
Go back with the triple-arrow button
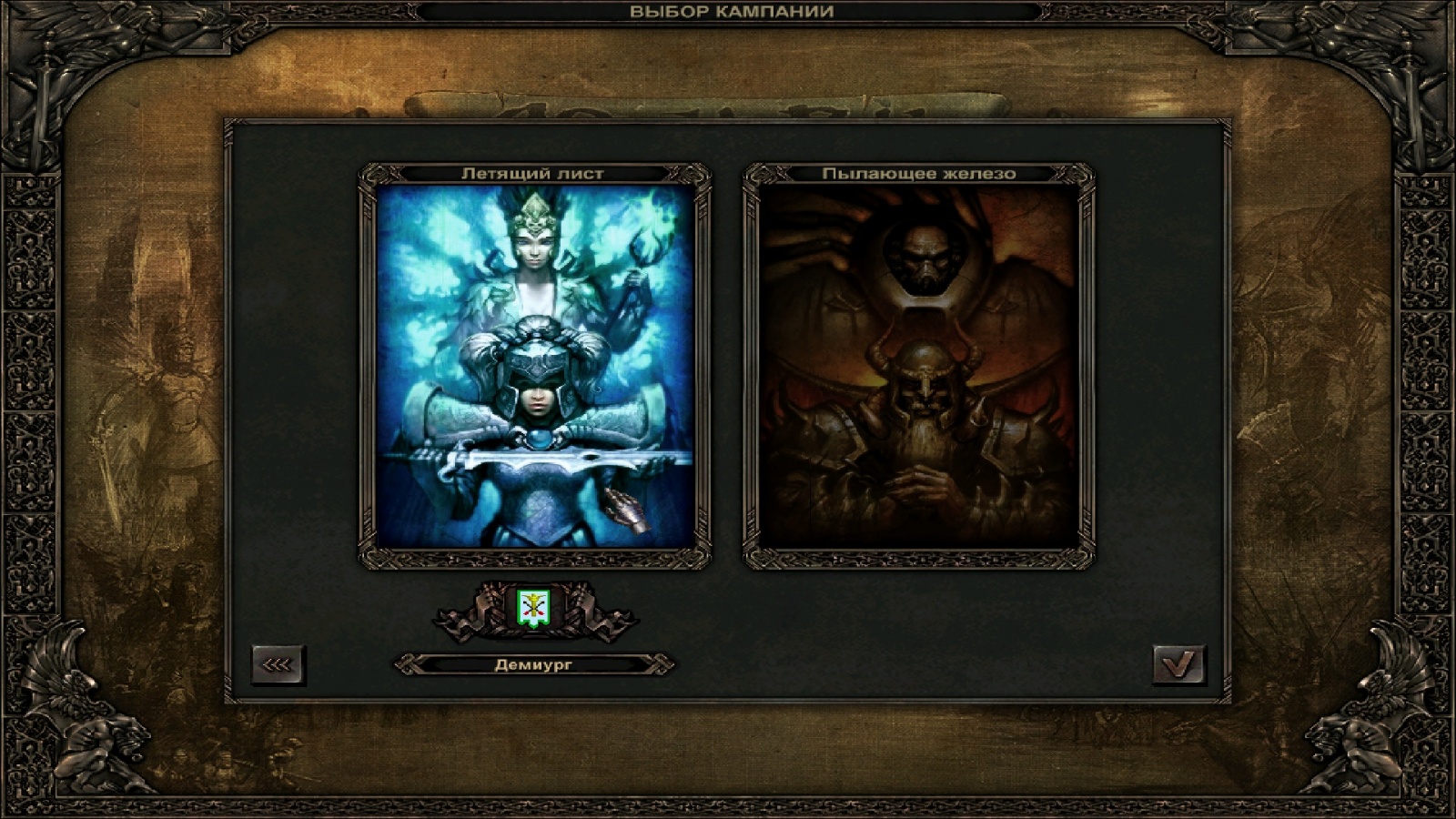(278, 665)
